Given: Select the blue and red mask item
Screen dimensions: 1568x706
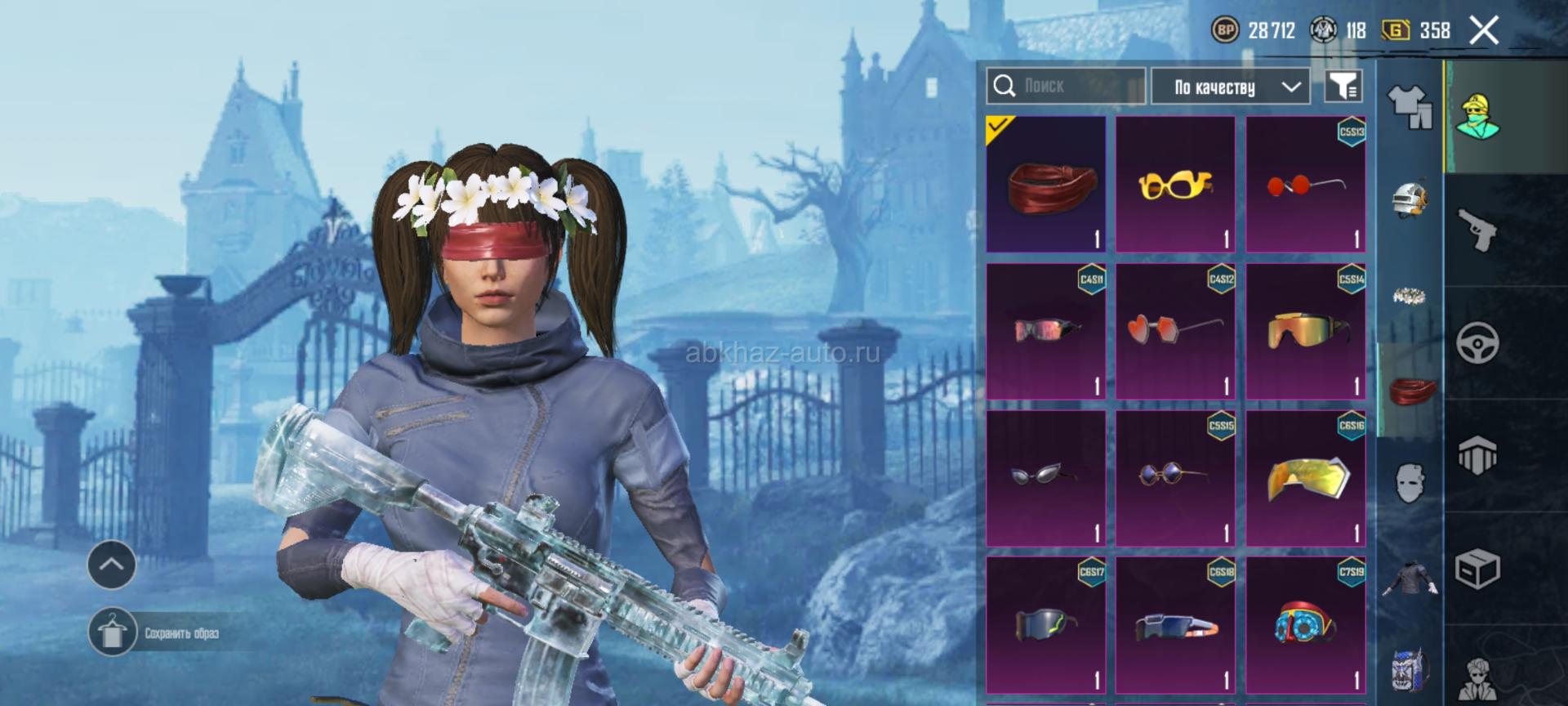Looking at the screenshot, I should pyautogui.click(x=1305, y=625).
